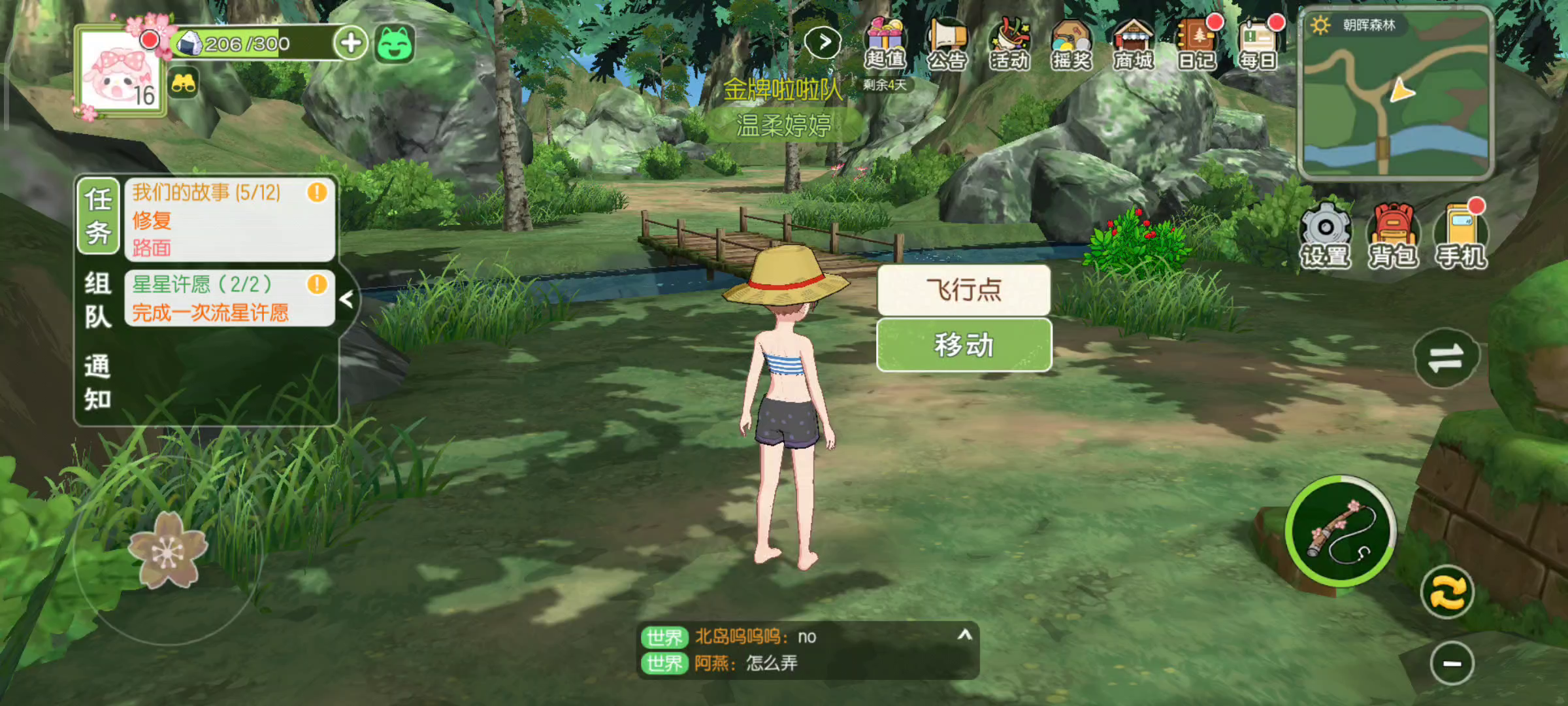Open the 朝晖森林 minimap

1396,95
